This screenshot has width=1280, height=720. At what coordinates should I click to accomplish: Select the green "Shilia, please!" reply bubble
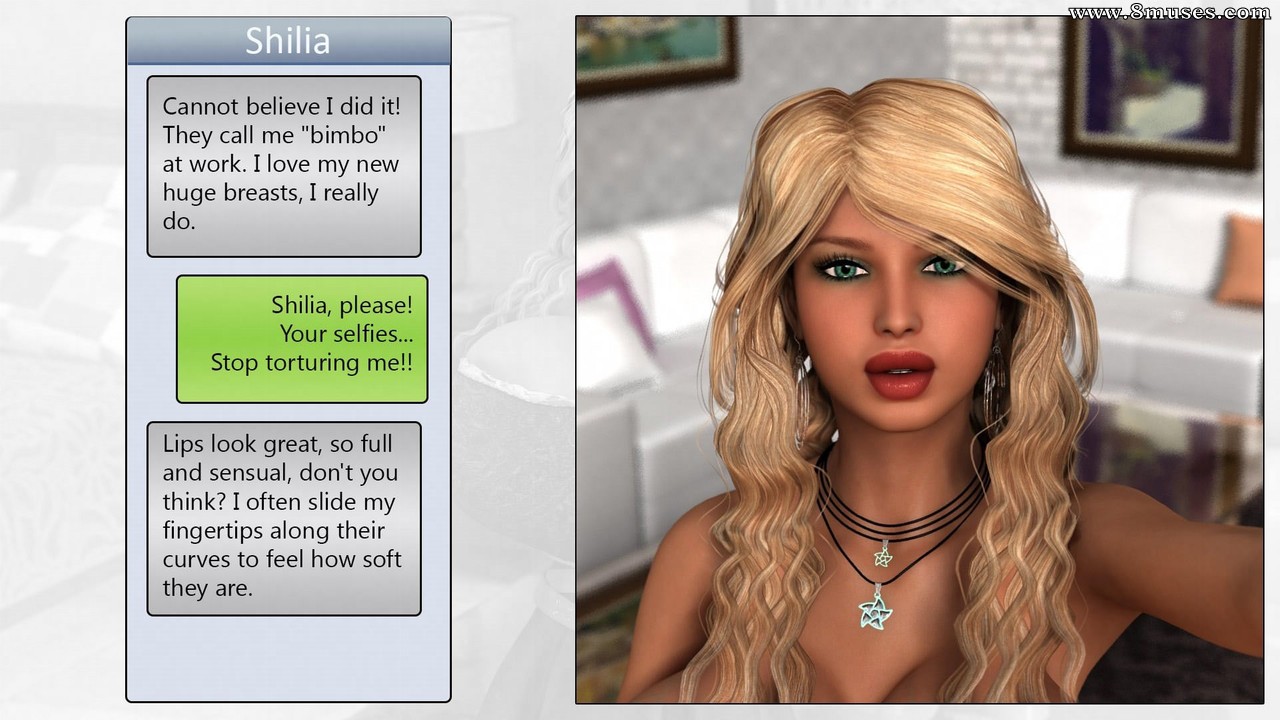(x=302, y=338)
